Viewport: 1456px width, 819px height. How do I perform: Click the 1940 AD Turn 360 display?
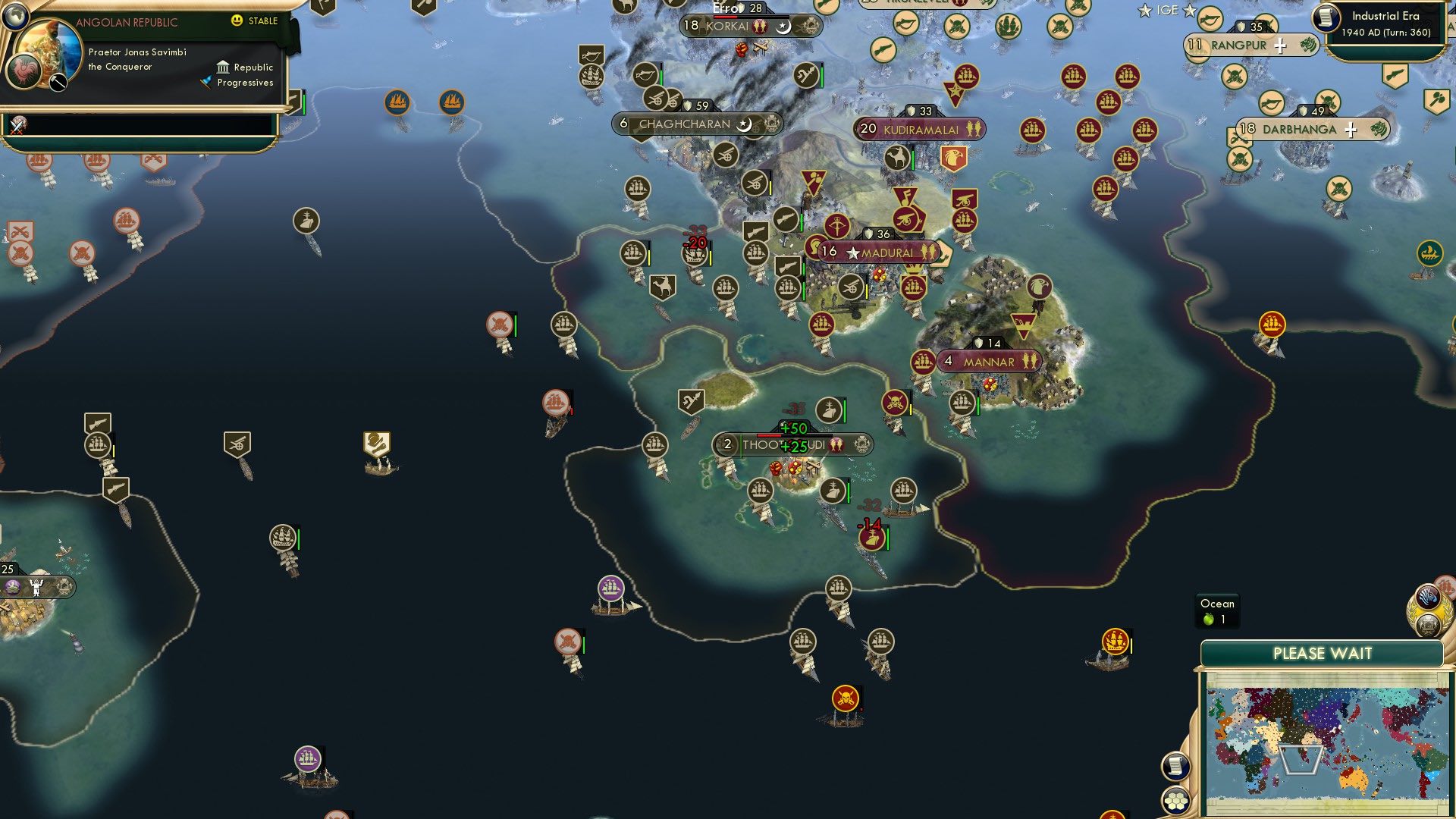click(1388, 30)
